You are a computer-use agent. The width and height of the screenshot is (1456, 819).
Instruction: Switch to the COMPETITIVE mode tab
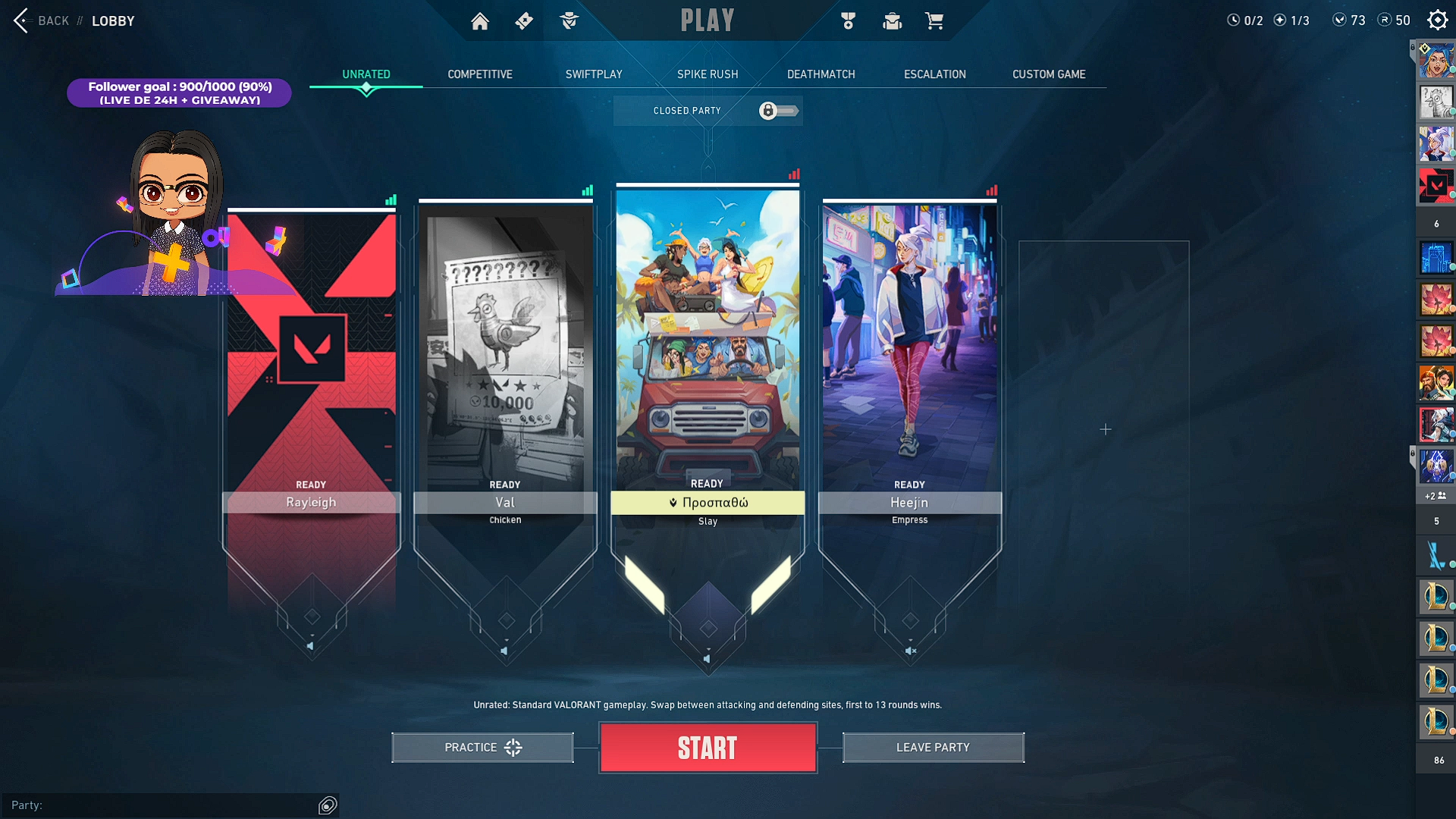(480, 74)
